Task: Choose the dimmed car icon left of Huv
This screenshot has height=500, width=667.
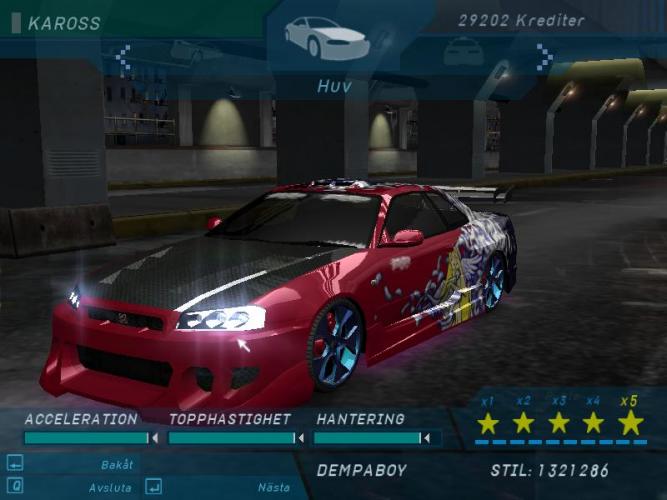Action: point(195,50)
